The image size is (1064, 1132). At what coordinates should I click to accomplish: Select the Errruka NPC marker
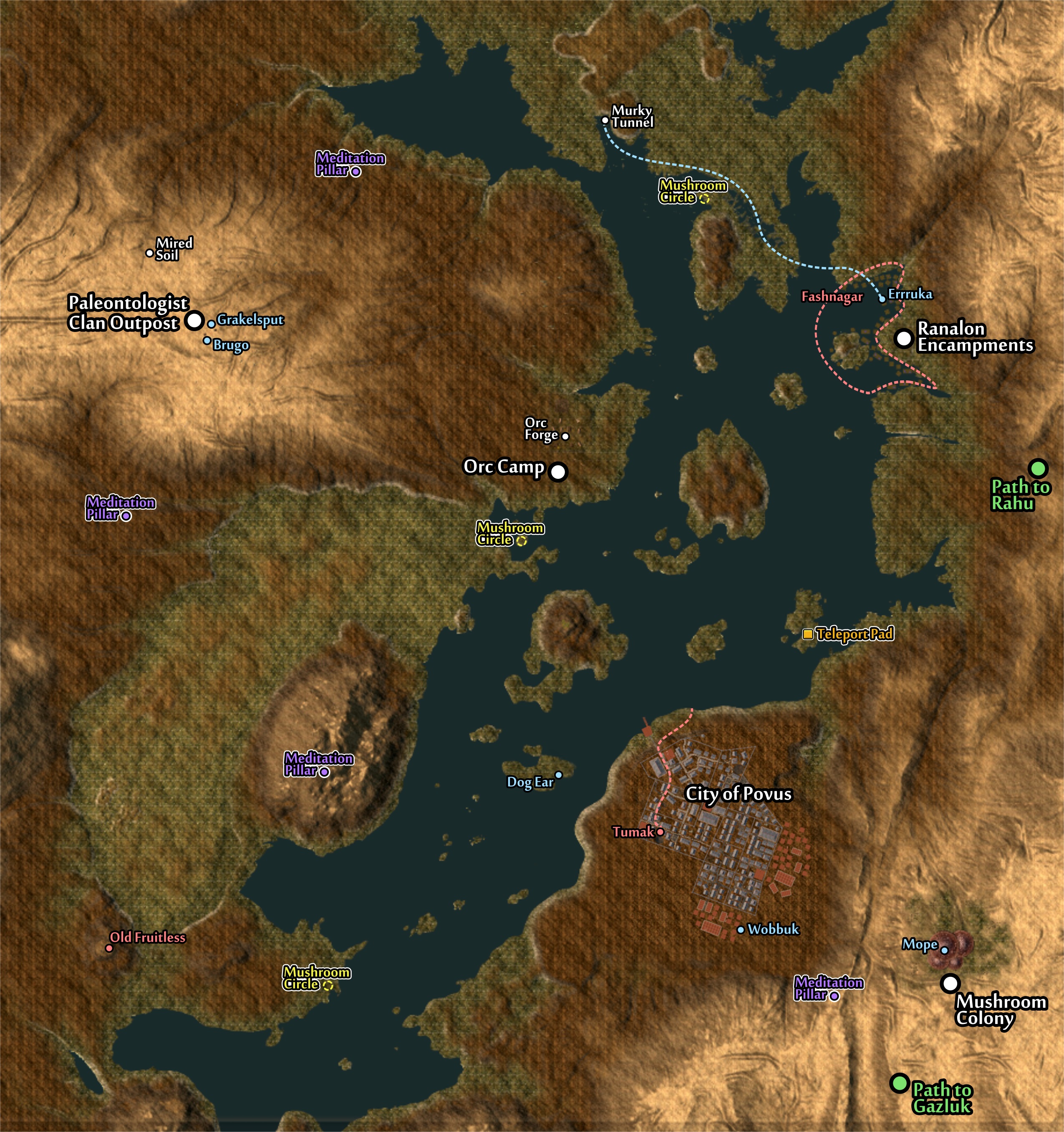882,298
